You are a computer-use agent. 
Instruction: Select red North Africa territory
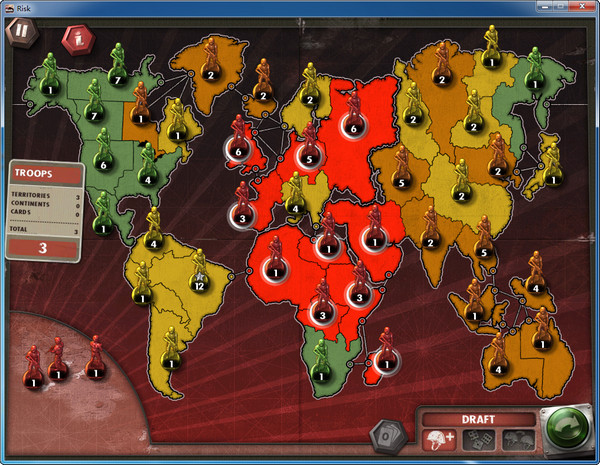[275, 268]
